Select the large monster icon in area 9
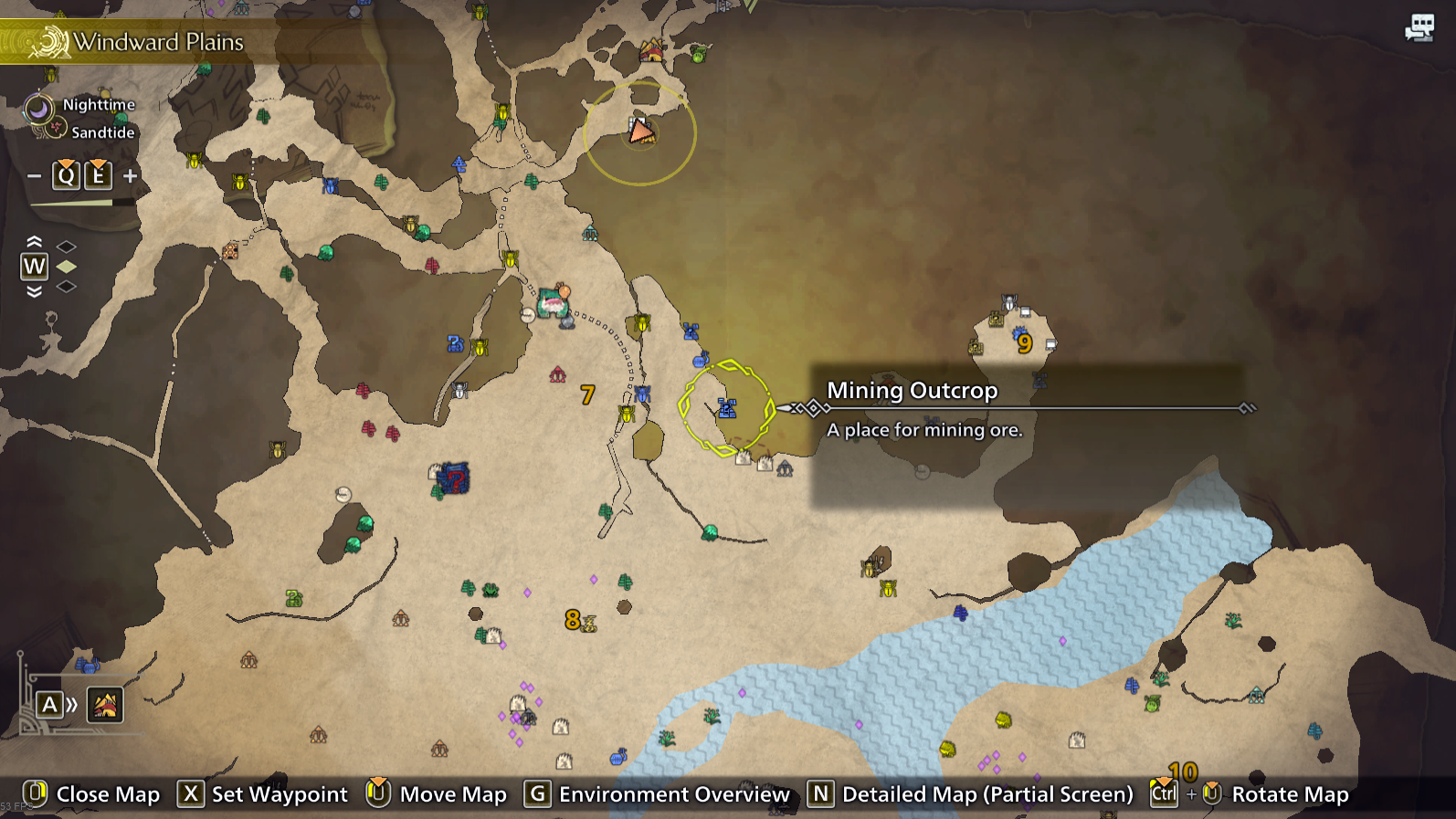This screenshot has height=819, width=1456. click(x=1019, y=332)
